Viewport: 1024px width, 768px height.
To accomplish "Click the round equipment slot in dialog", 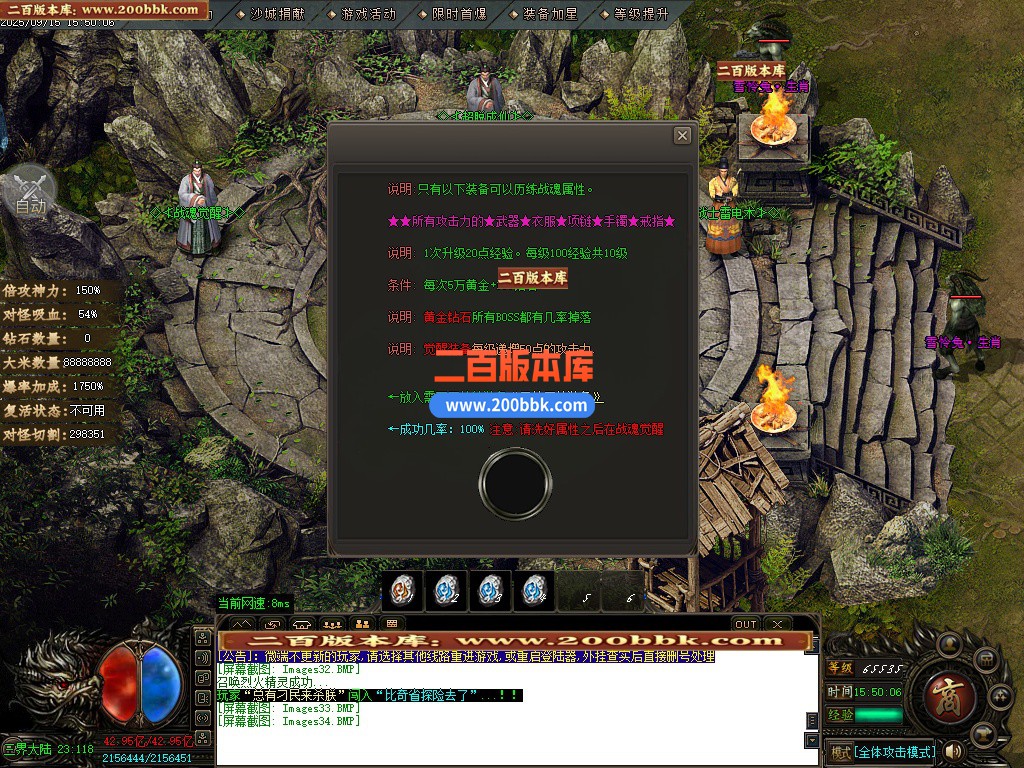I will [512, 483].
